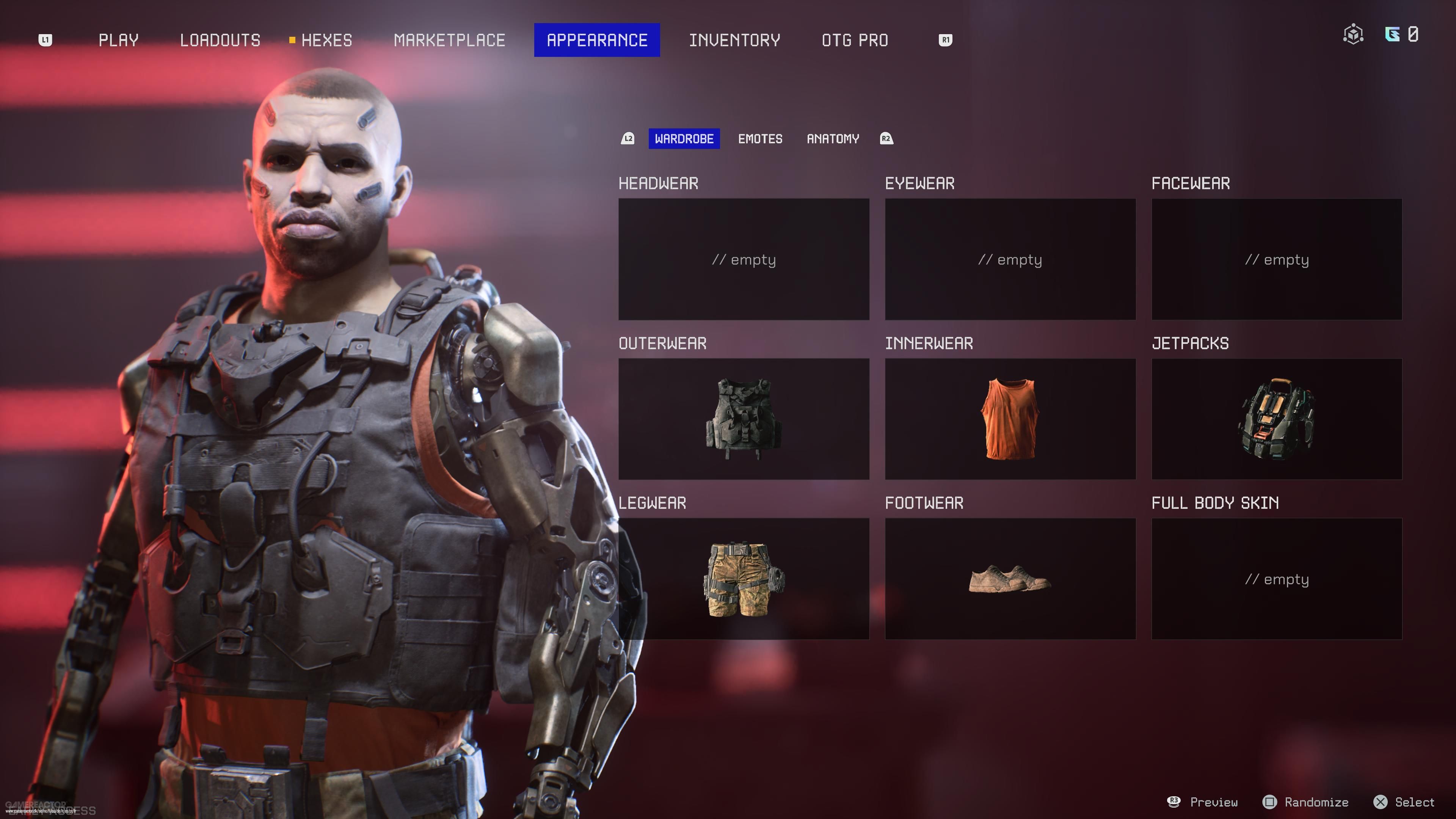Select the tactical vest Outerwear slot
Image resolution: width=1456 pixels, height=819 pixels.
pos(743,419)
